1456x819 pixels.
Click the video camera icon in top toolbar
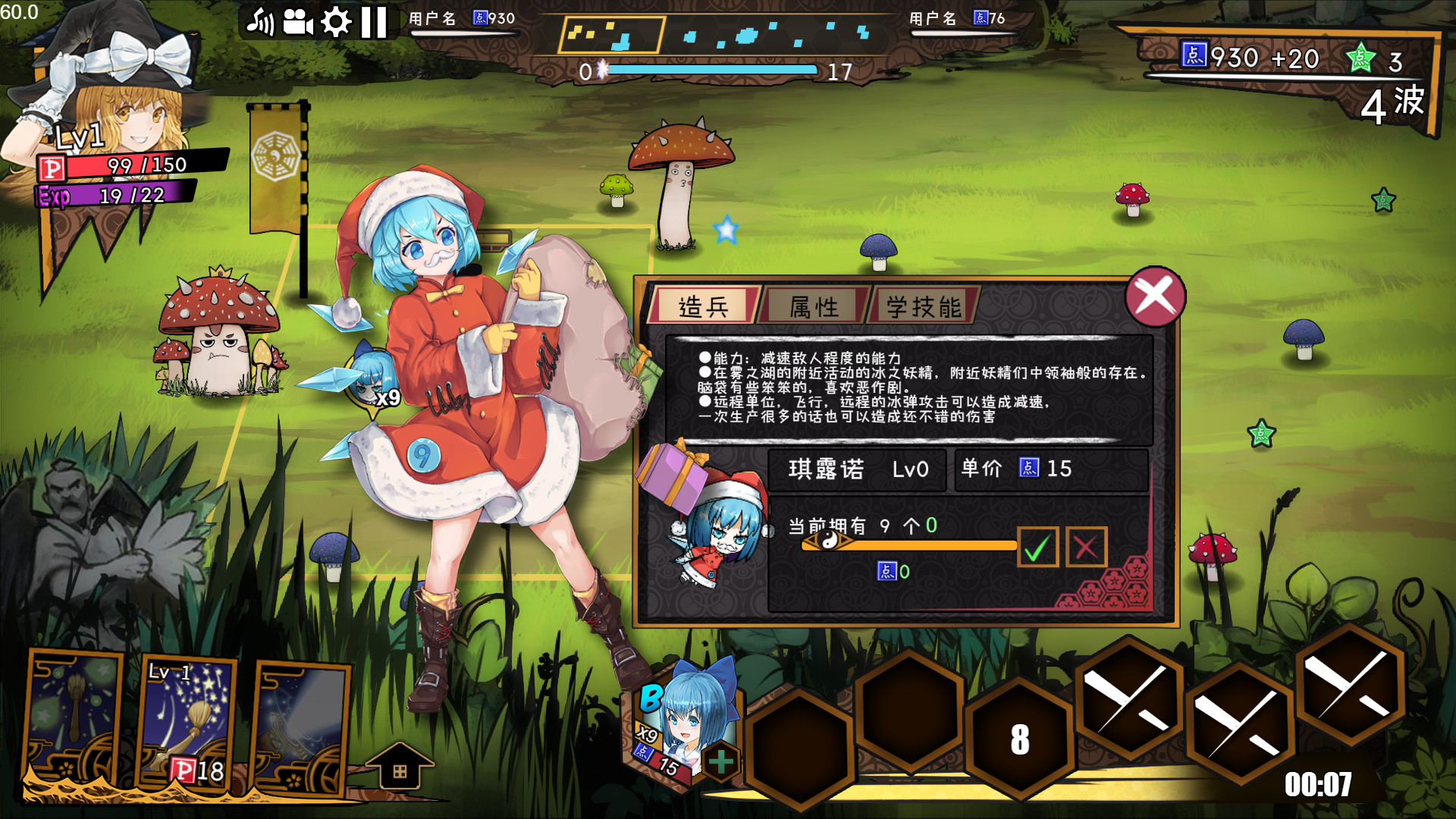pos(299,23)
